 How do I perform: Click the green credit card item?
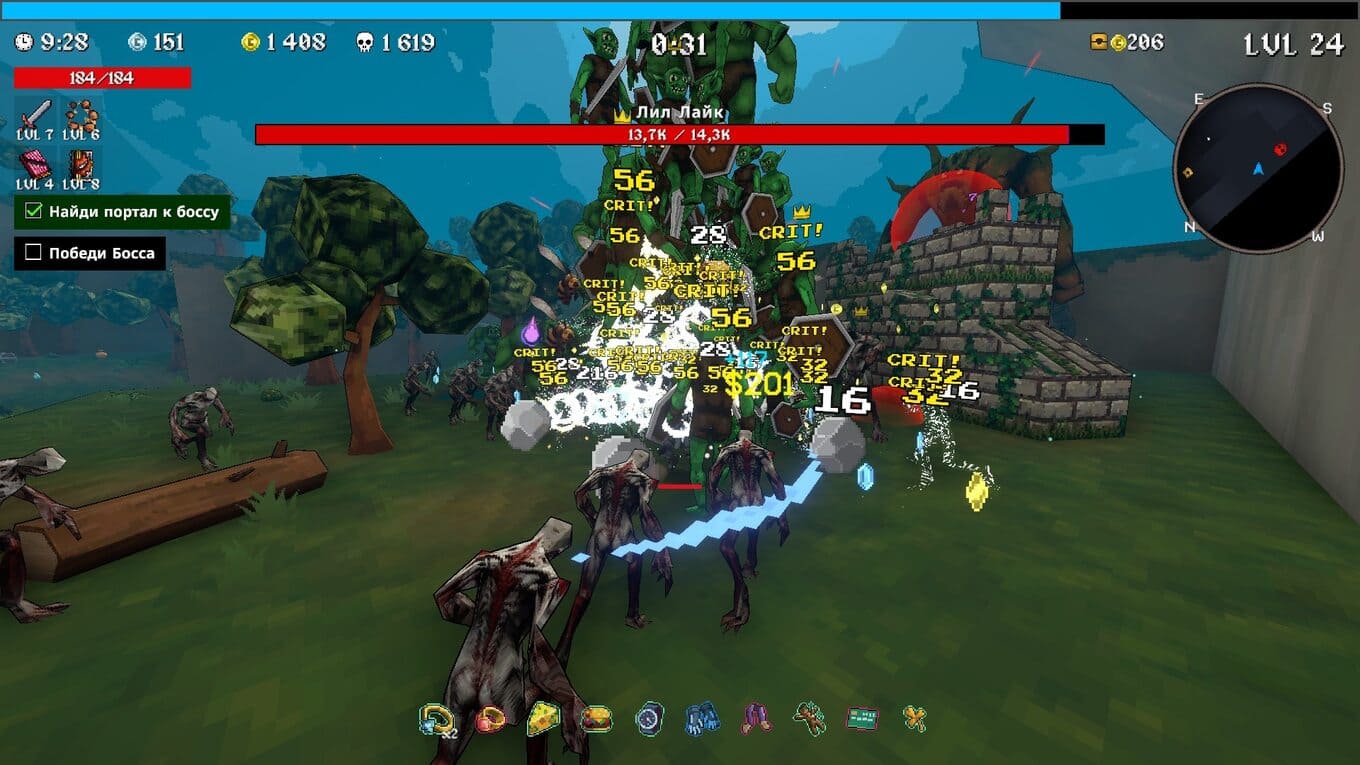[x=861, y=718]
